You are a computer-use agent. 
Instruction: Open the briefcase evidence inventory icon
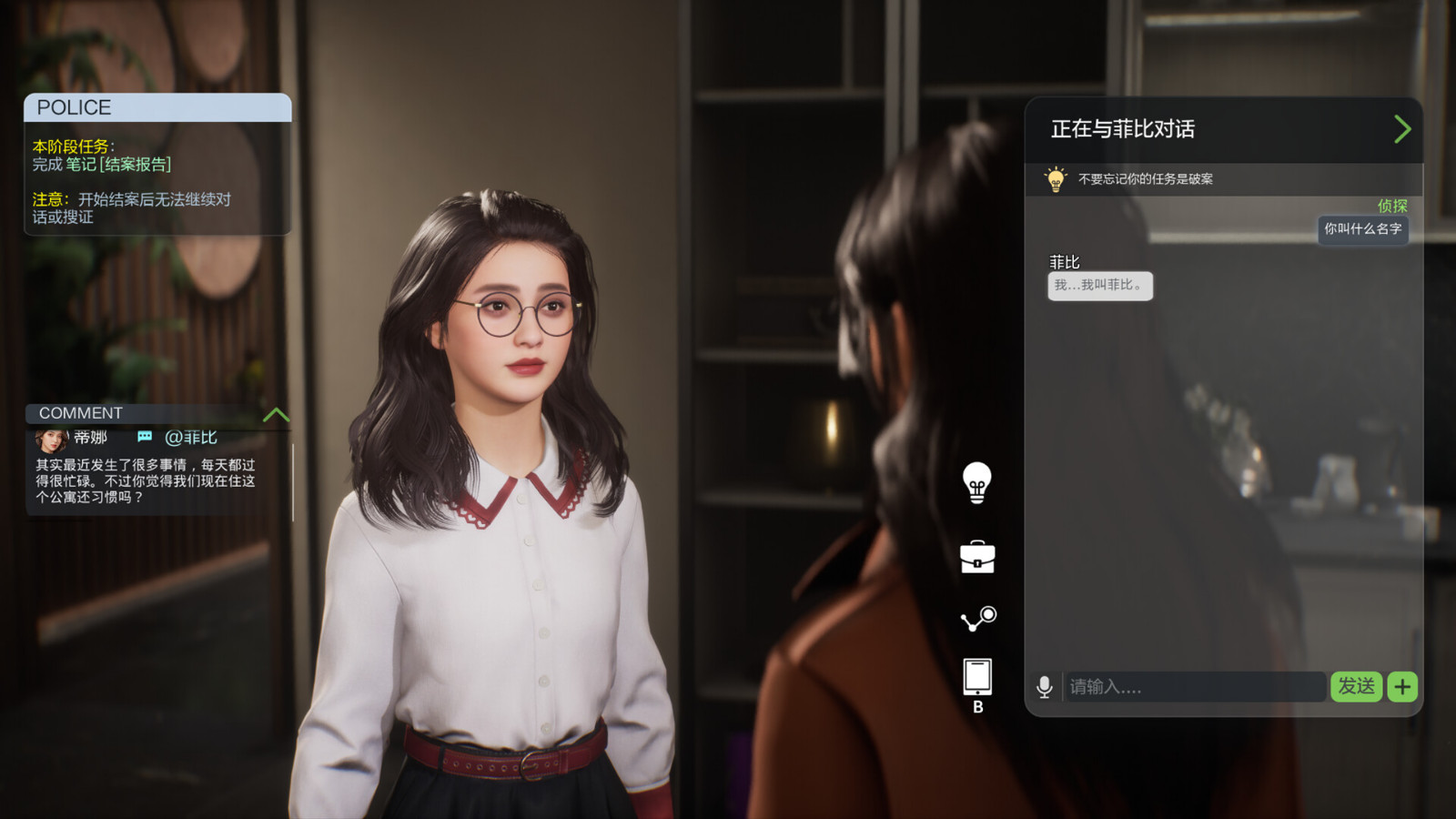pos(977,559)
